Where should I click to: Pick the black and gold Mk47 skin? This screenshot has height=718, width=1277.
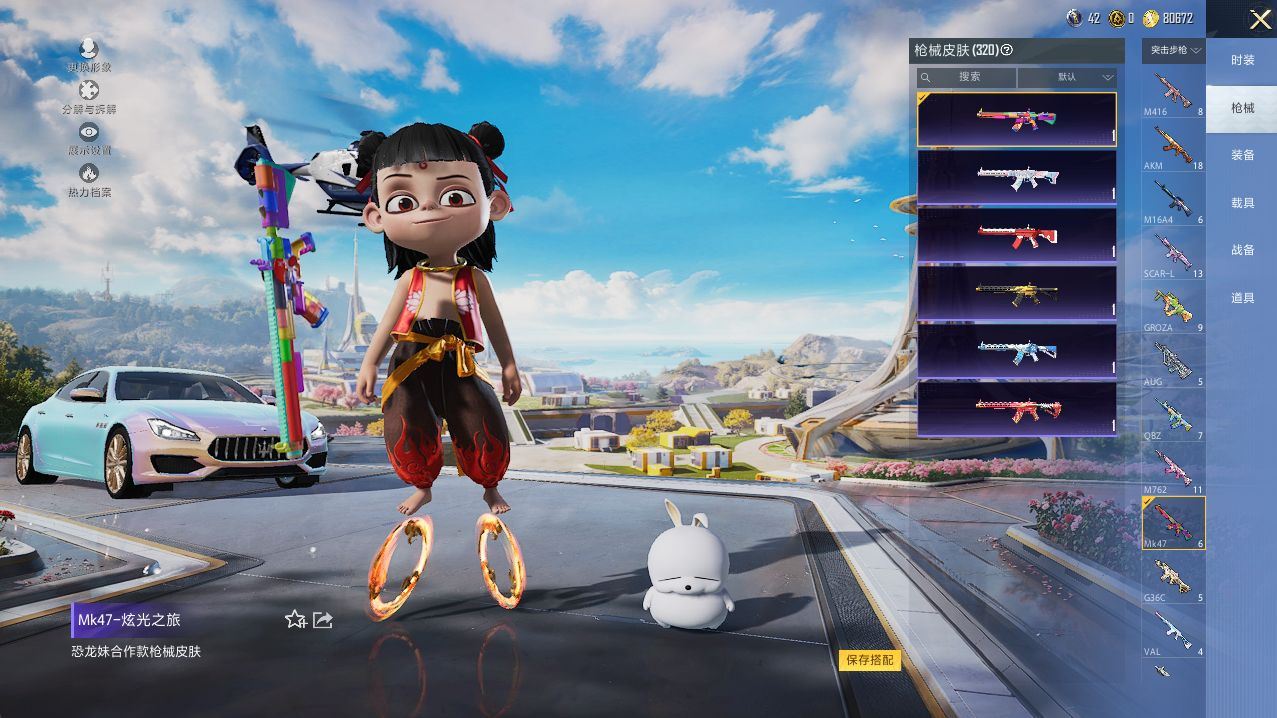point(1016,293)
